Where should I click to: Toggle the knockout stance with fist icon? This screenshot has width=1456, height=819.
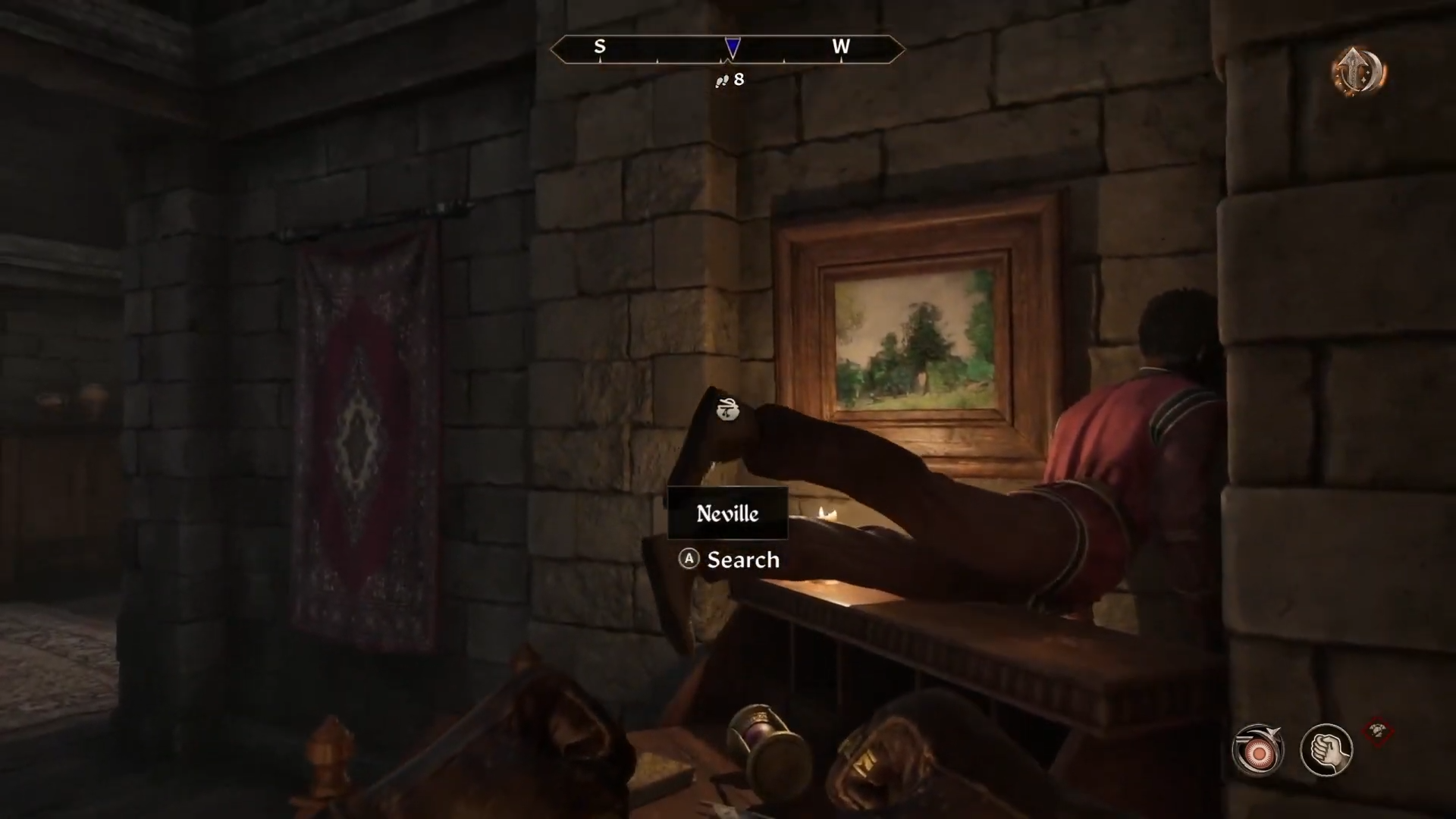click(x=1326, y=749)
